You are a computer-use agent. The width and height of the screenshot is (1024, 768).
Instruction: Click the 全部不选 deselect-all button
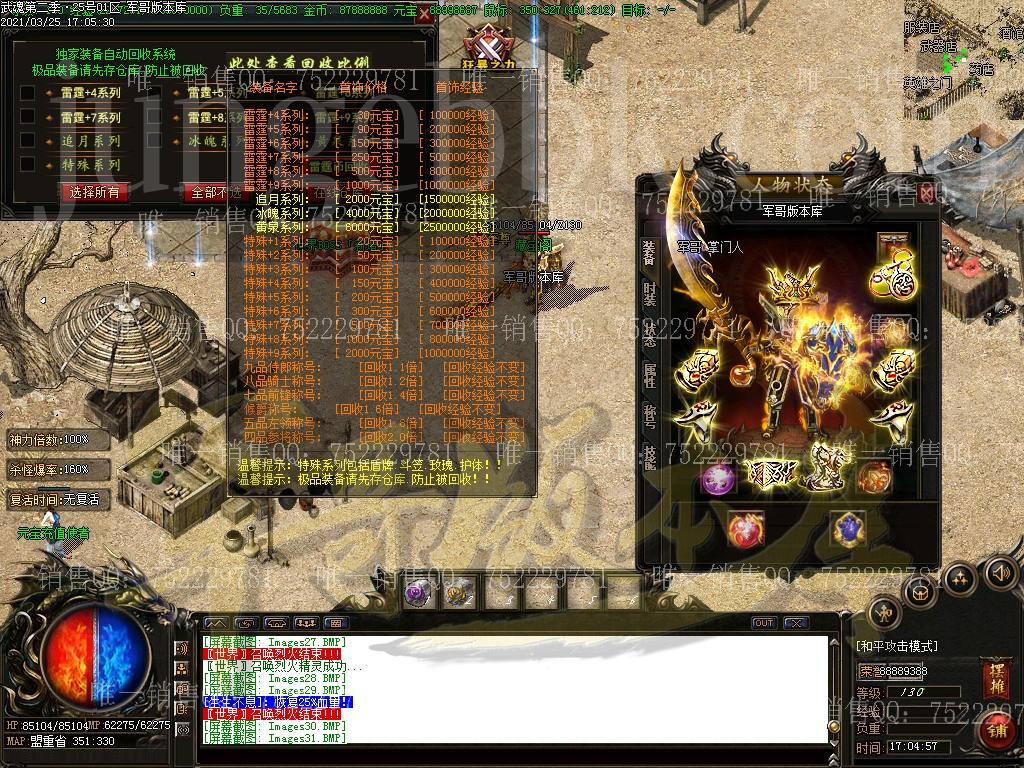(210, 192)
